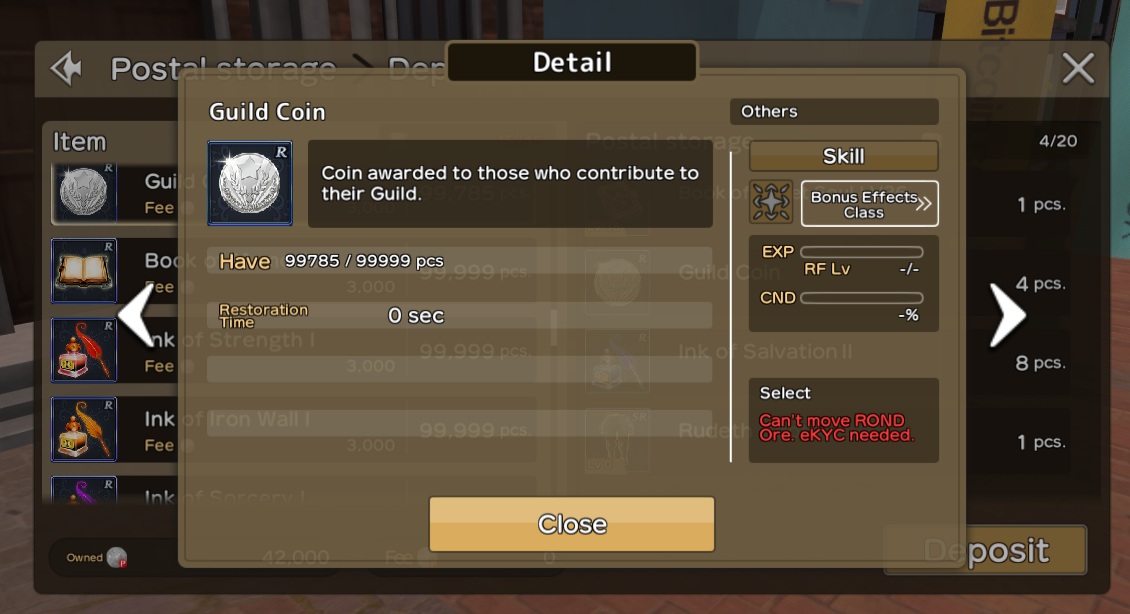Show the previous item with left arrow

pos(137,316)
